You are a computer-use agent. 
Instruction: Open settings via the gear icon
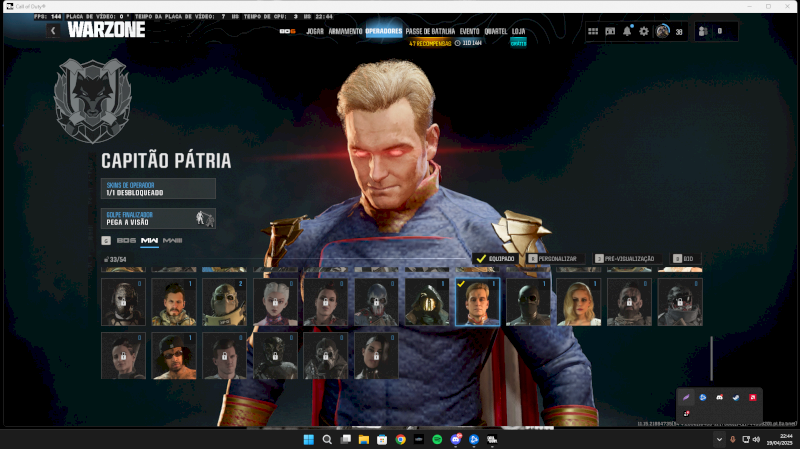(x=644, y=31)
